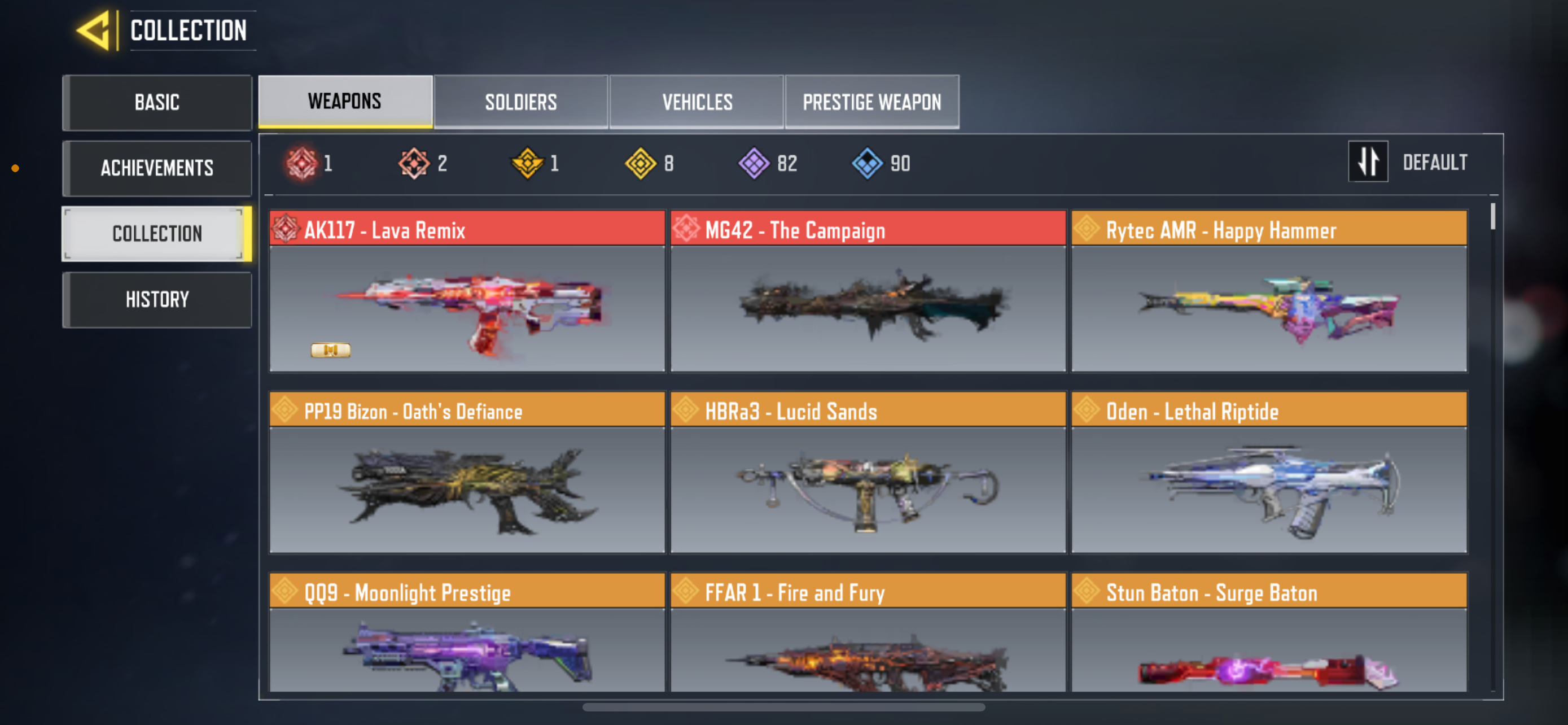Select the orange Legendary rarity filter icon

(x=414, y=162)
